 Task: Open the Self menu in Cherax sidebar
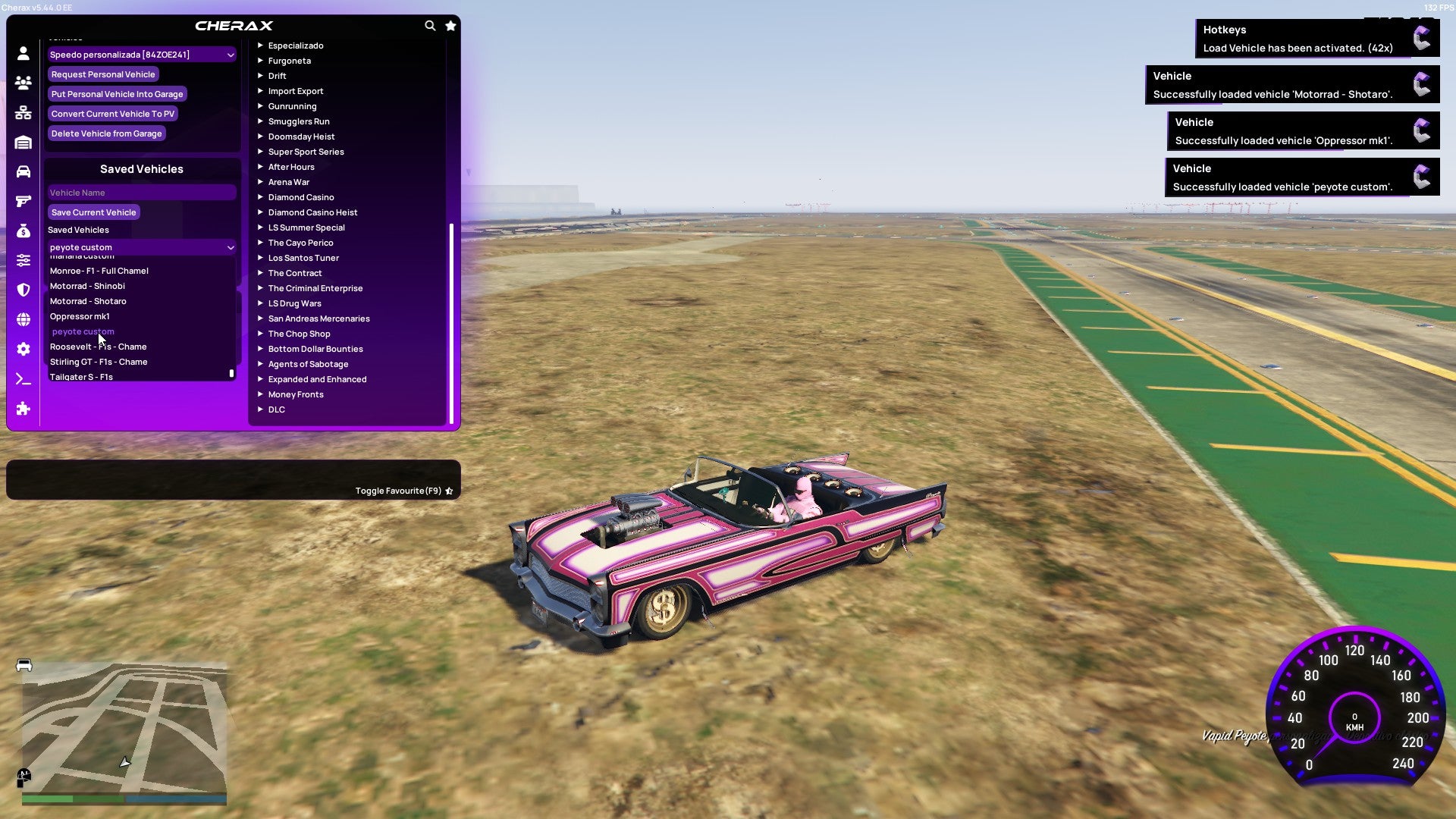click(x=23, y=54)
